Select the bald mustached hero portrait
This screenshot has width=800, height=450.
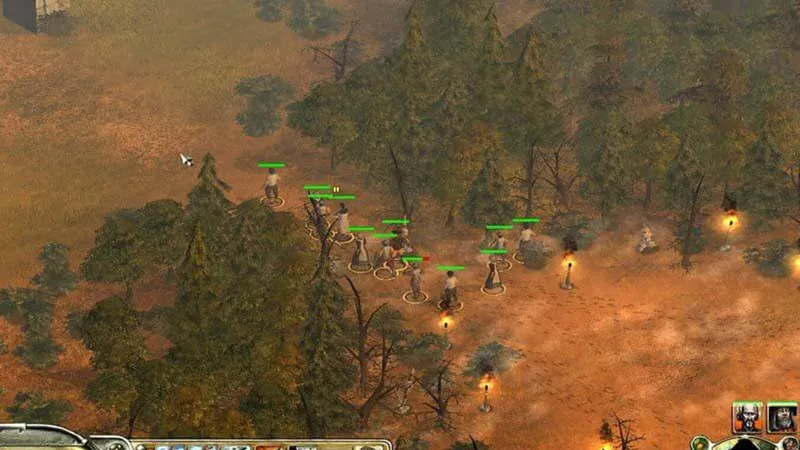747,417
